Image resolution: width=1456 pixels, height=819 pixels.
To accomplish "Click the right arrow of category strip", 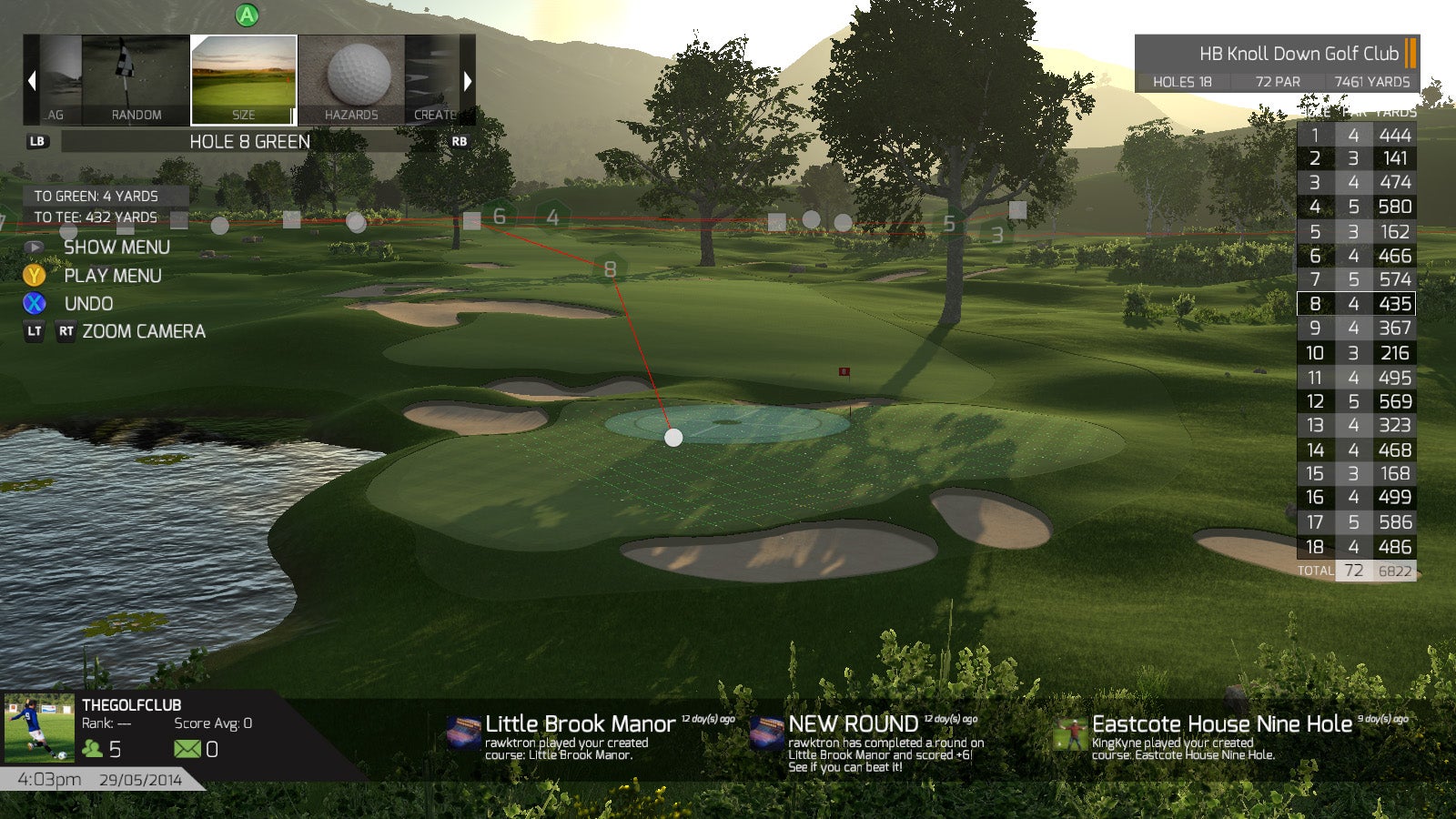I will 468,80.
